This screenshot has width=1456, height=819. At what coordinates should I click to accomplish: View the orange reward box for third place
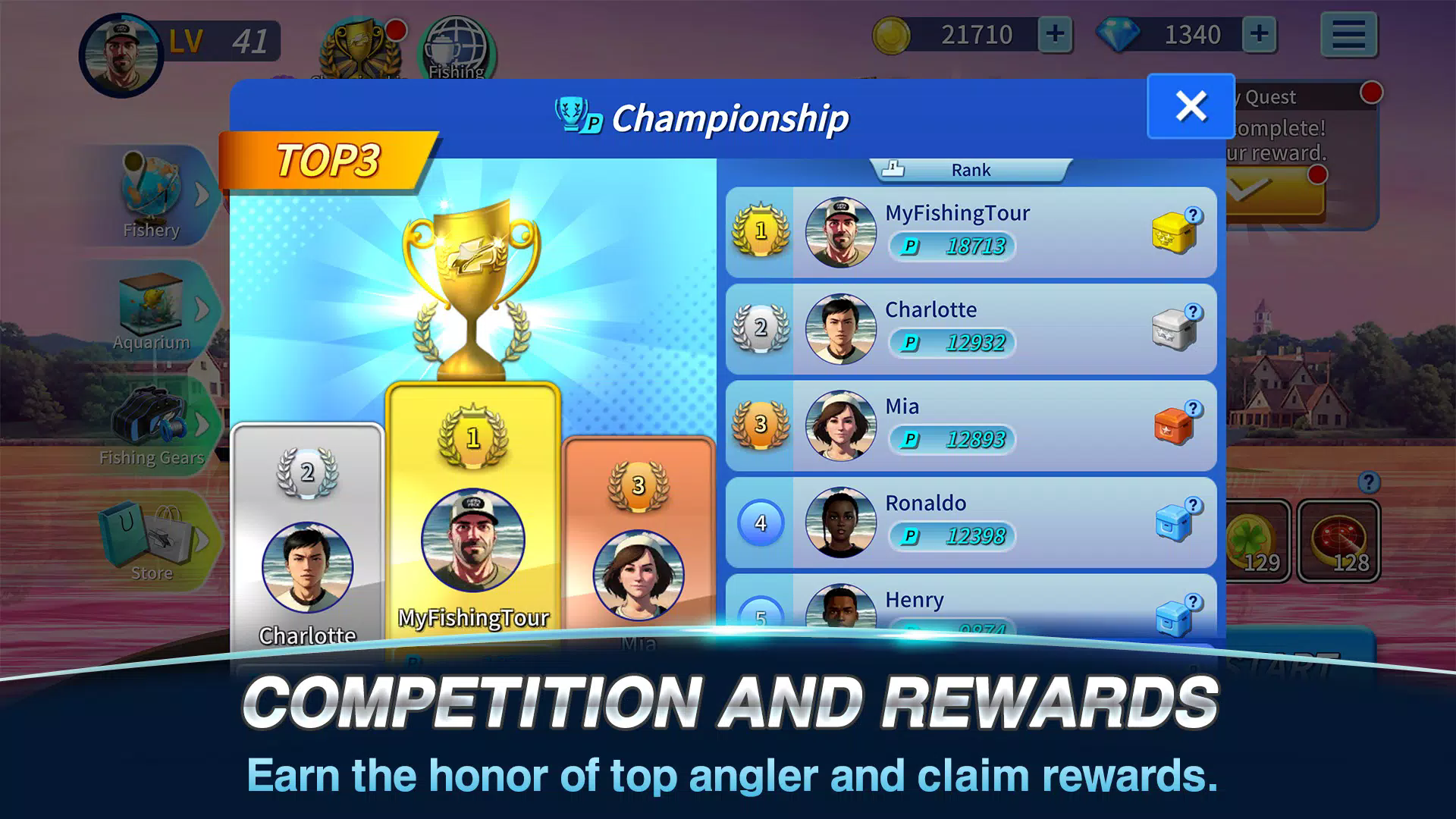1173,425
